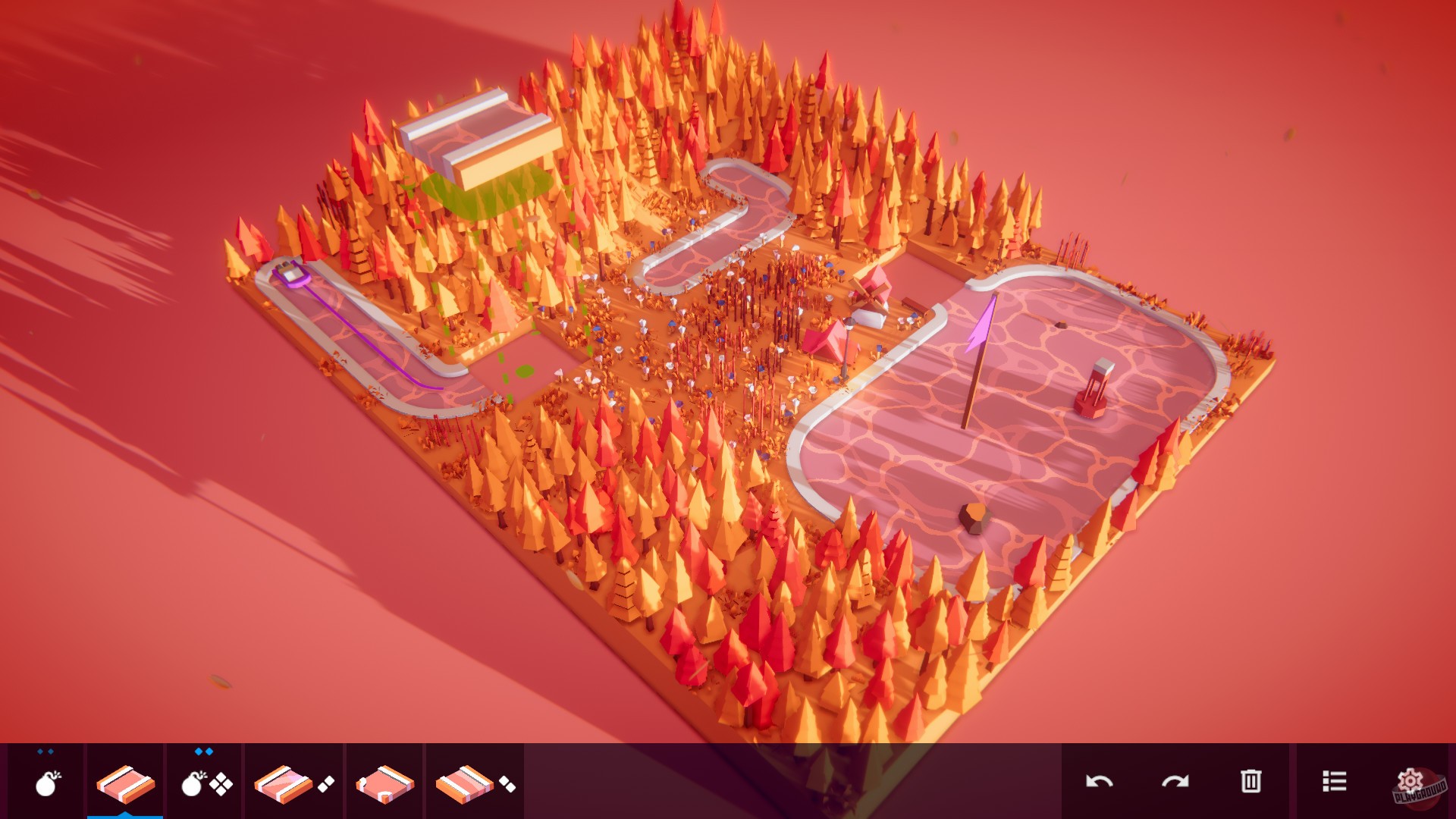Select the bomb tool
This screenshot has height=819, width=1456.
coord(48,785)
